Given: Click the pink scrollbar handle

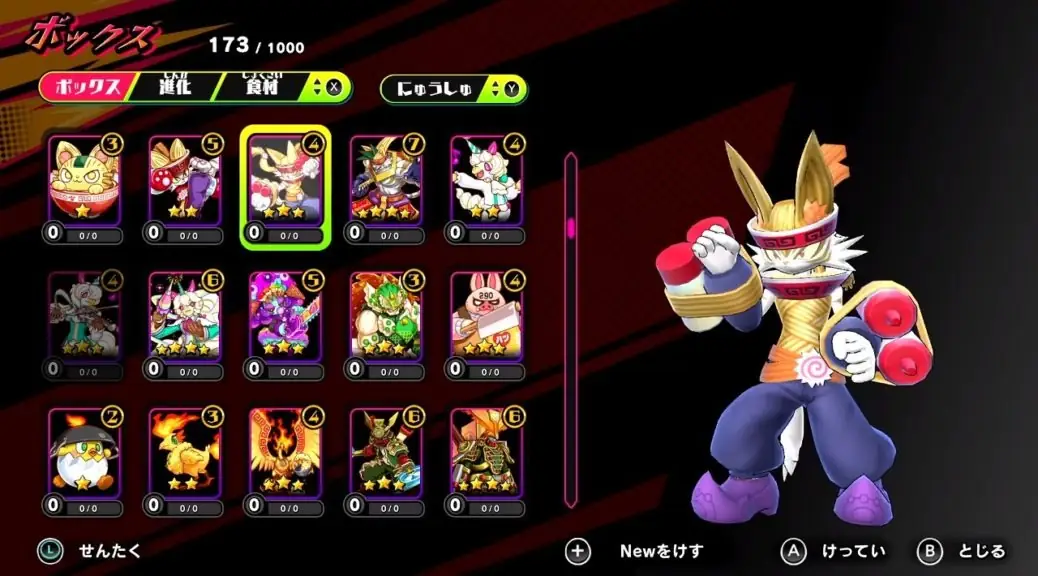Looking at the screenshot, I should pyautogui.click(x=571, y=227).
